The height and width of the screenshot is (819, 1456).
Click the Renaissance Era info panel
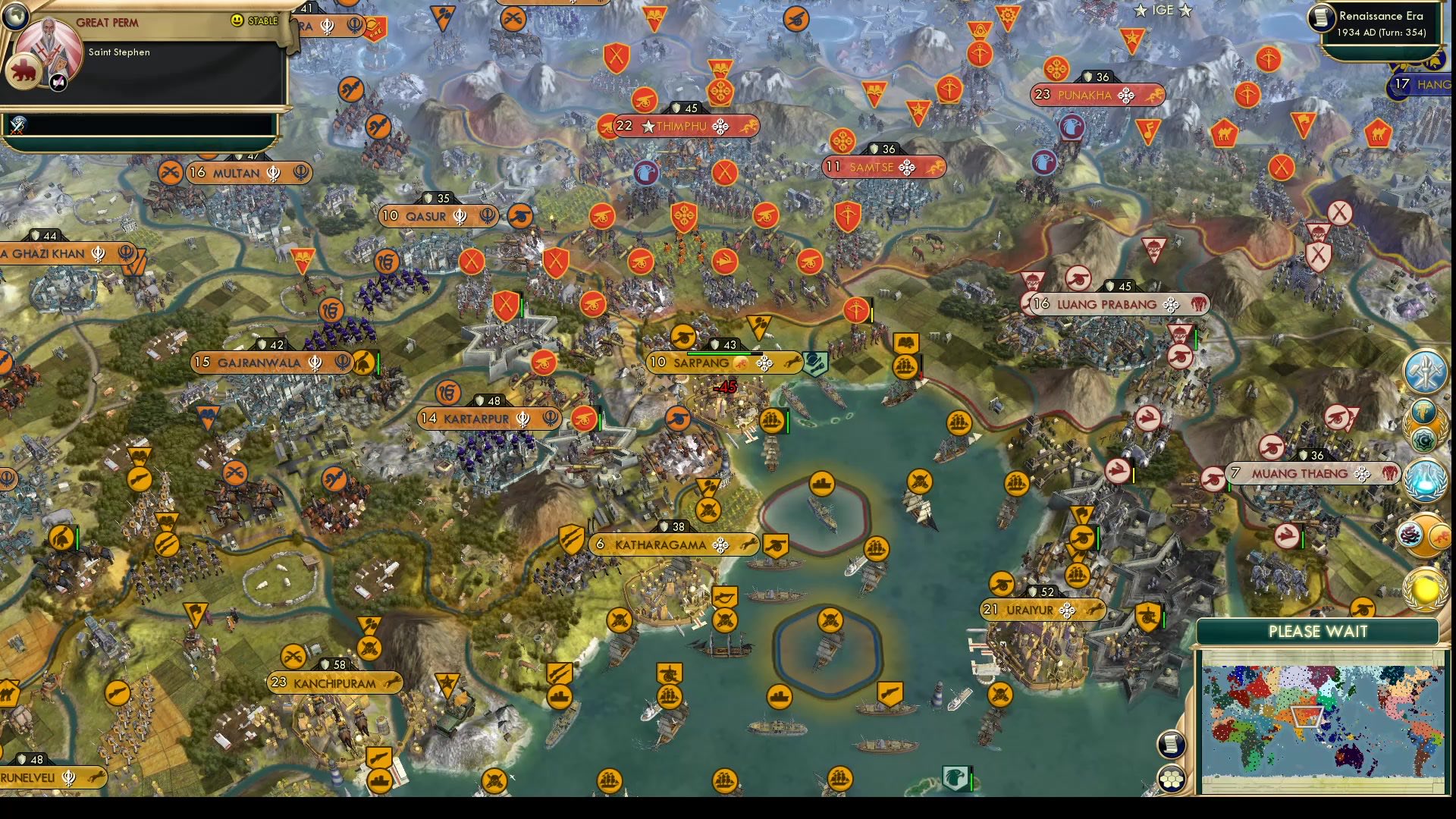[x=1382, y=24]
